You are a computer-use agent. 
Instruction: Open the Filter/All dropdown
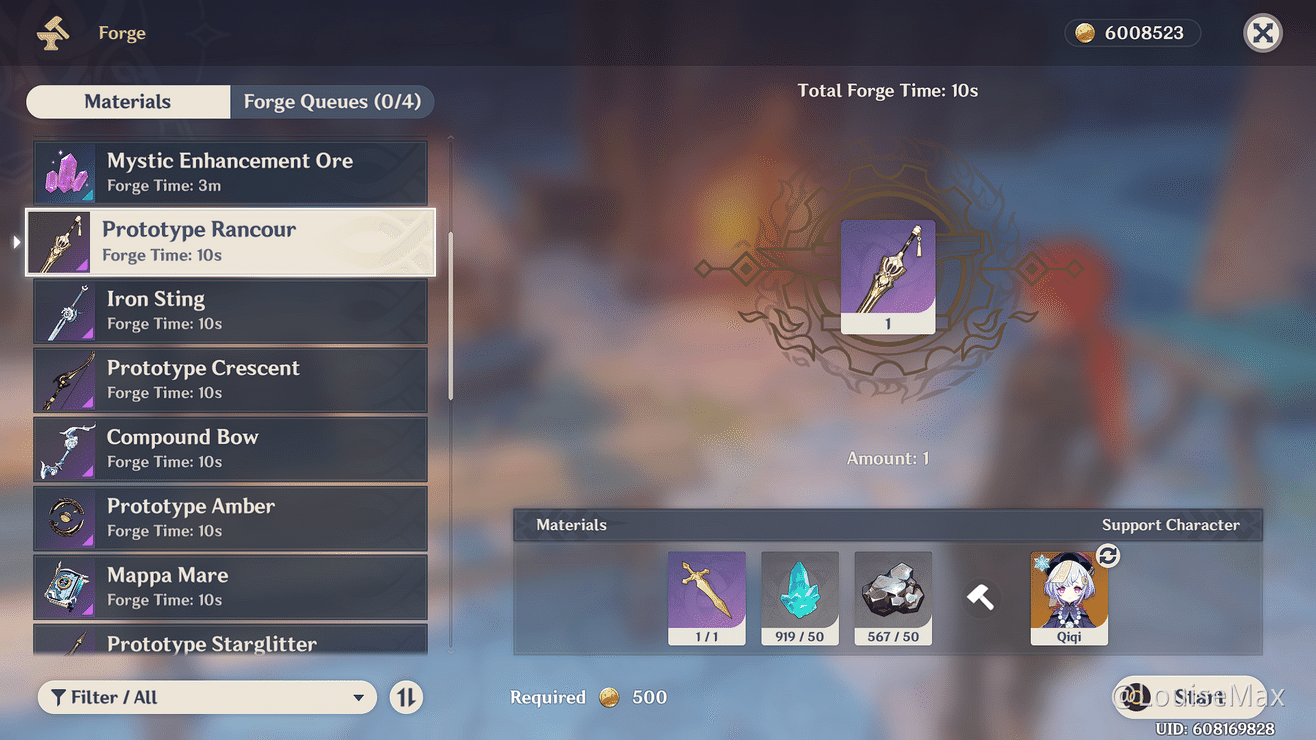coord(207,697)
